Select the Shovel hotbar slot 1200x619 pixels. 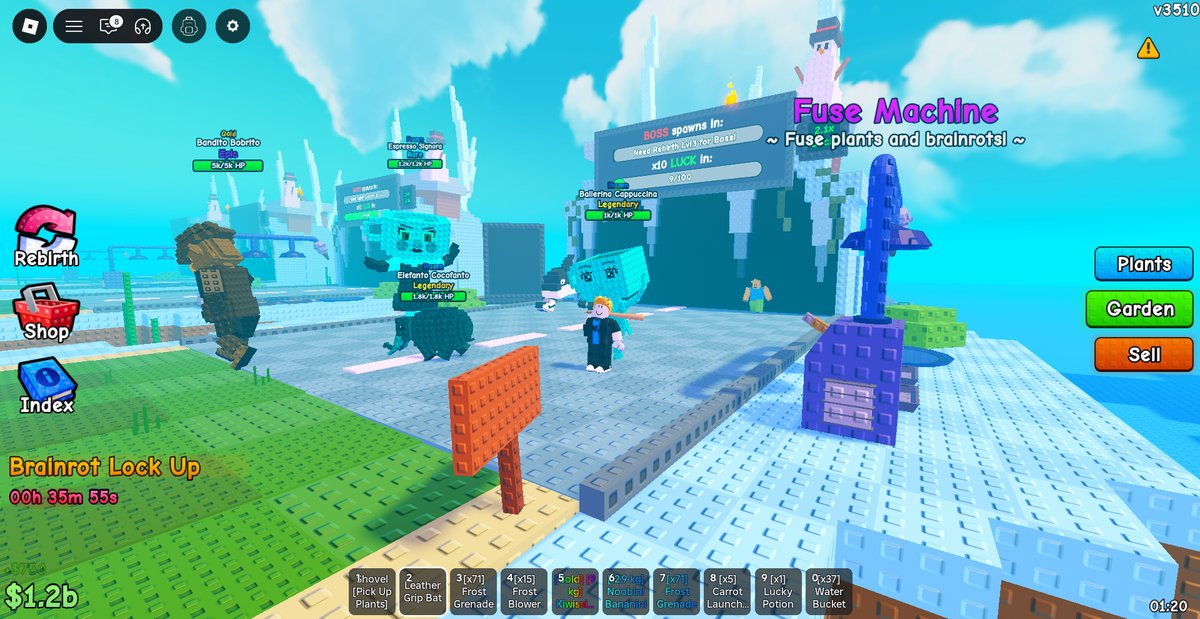372,592
